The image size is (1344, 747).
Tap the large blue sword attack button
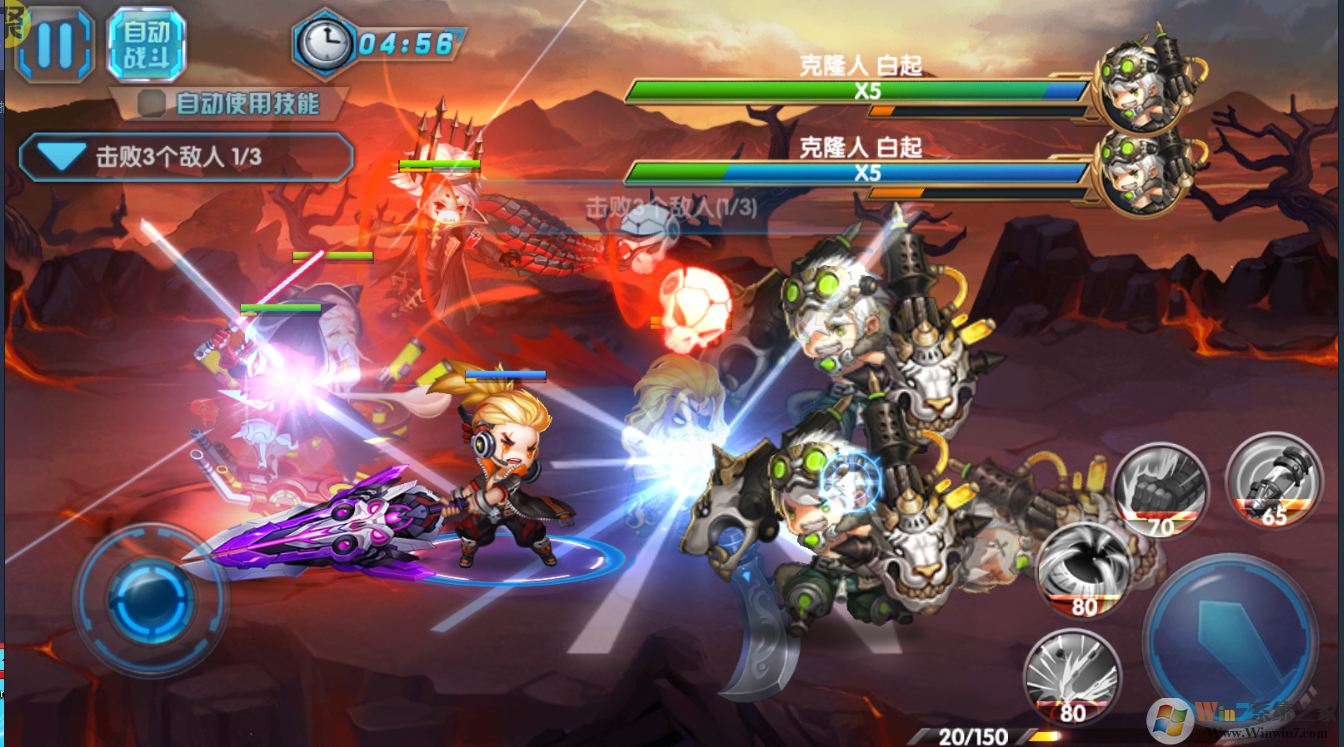1229,635
